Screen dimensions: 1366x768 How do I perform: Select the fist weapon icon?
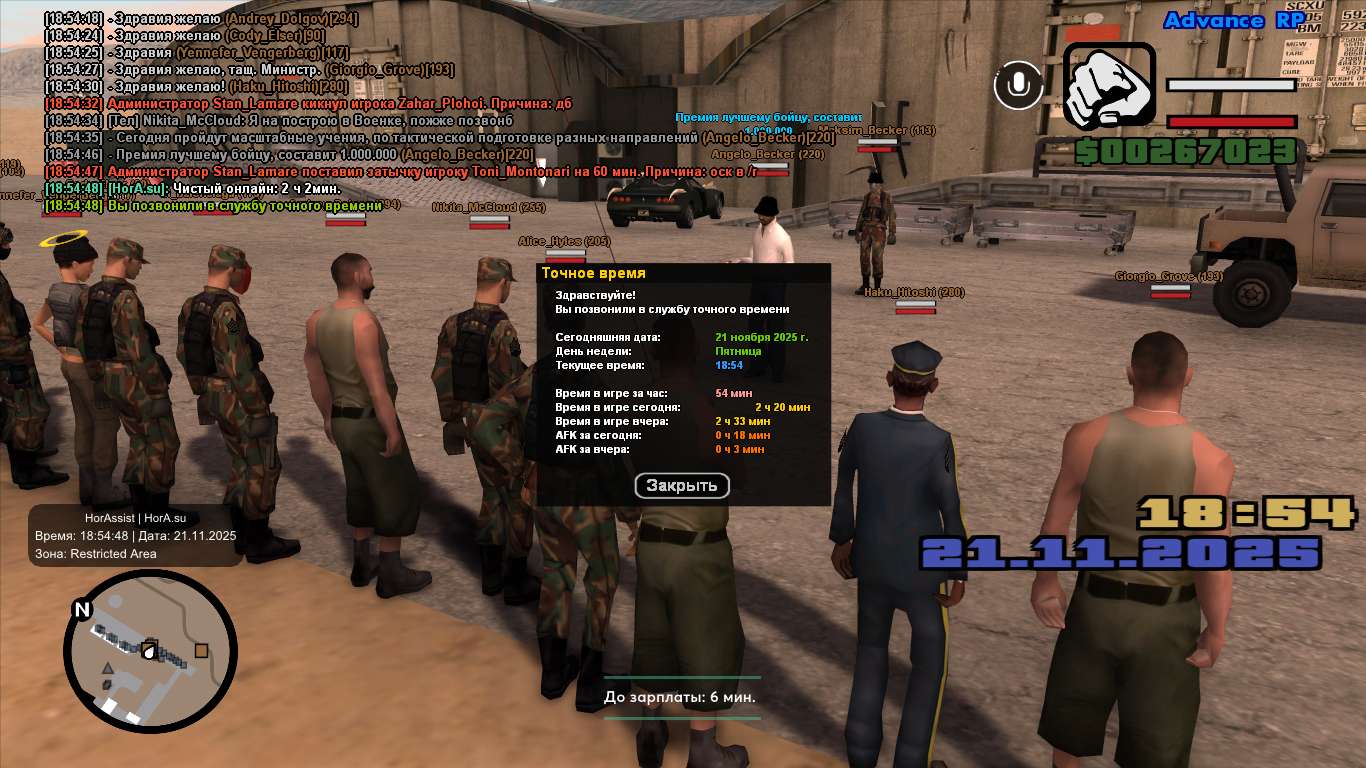(1109, 86)
